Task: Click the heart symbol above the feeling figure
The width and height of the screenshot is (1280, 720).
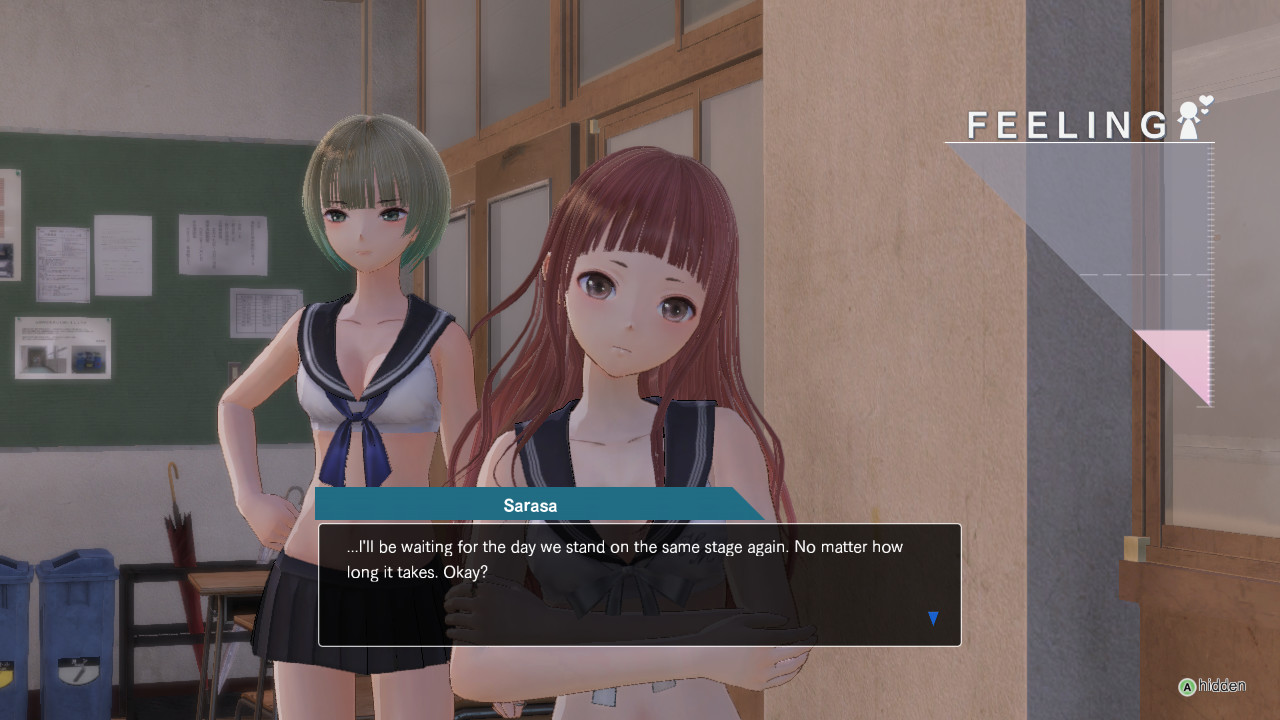Action: (1204, 101)
